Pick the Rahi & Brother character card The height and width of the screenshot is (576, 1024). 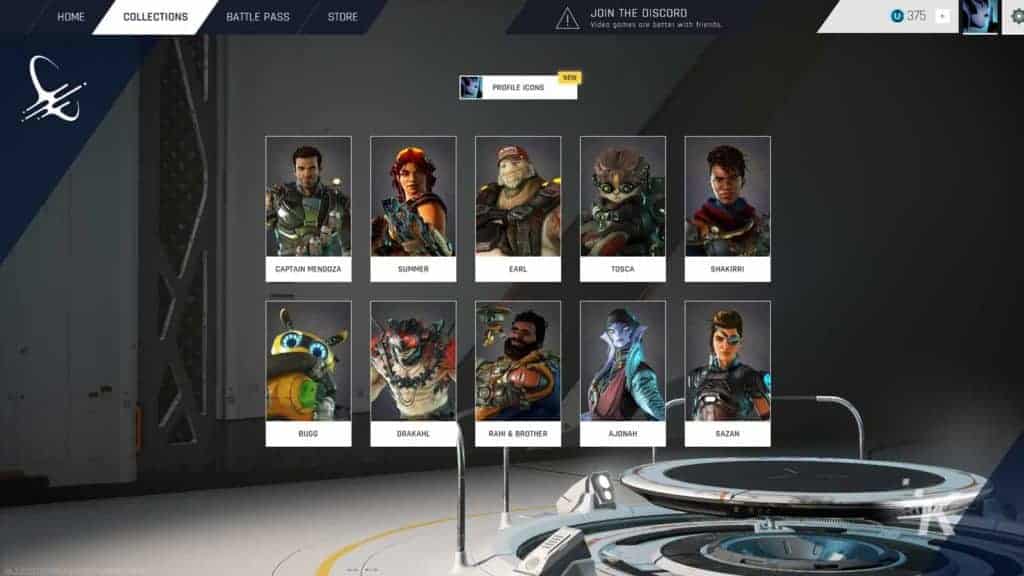(x=518, y=373)
